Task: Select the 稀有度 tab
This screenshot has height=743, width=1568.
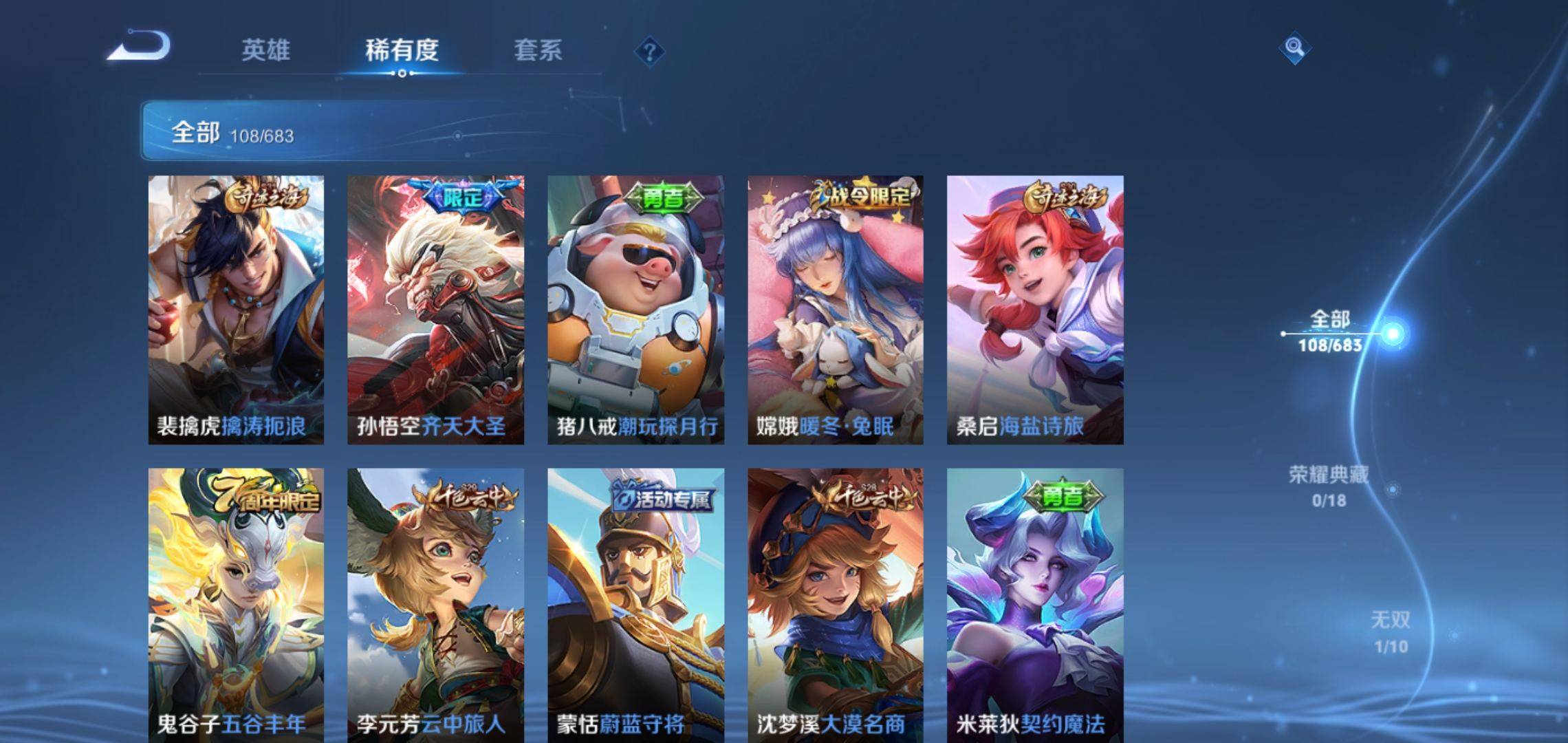Action: [402, 50]
